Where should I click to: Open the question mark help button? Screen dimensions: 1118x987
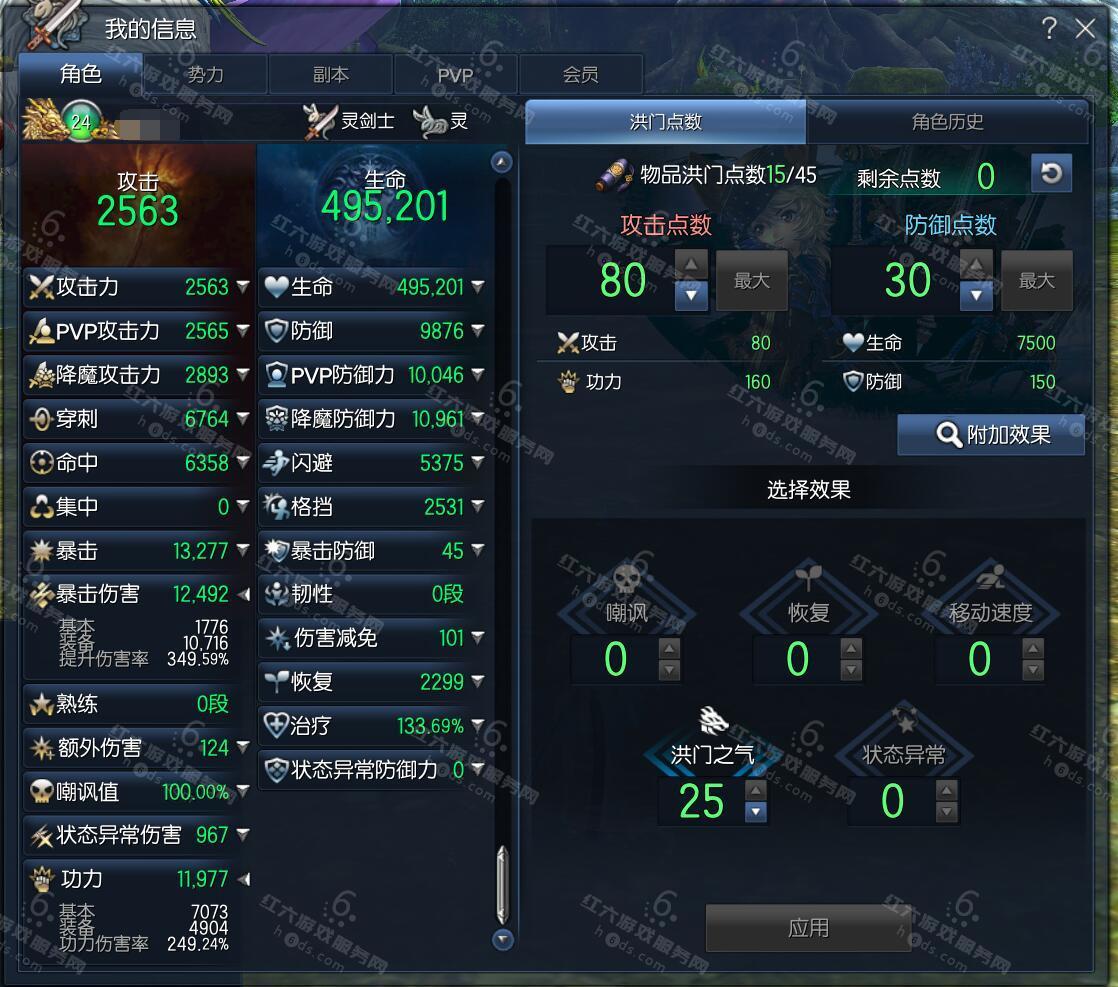click(x=1048, y=29)
